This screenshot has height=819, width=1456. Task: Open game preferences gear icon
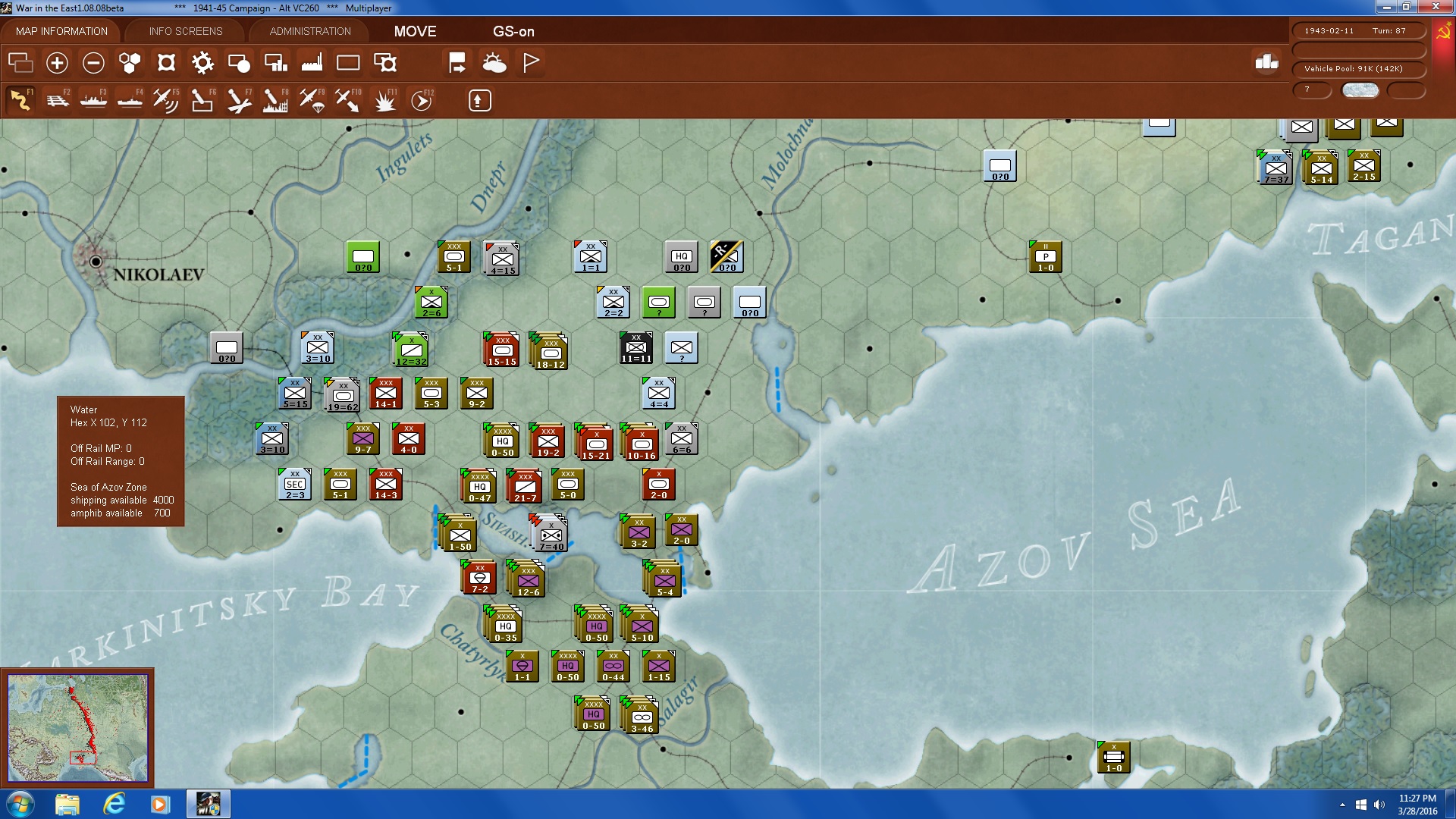(202, 62)
